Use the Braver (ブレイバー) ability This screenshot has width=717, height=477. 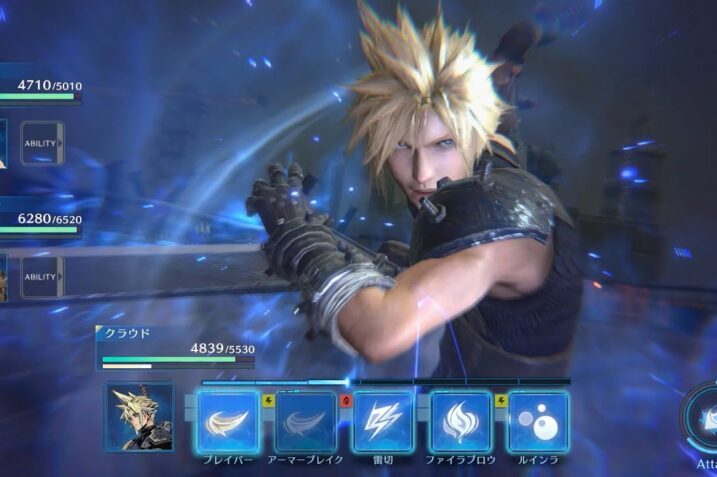[228, 420]
